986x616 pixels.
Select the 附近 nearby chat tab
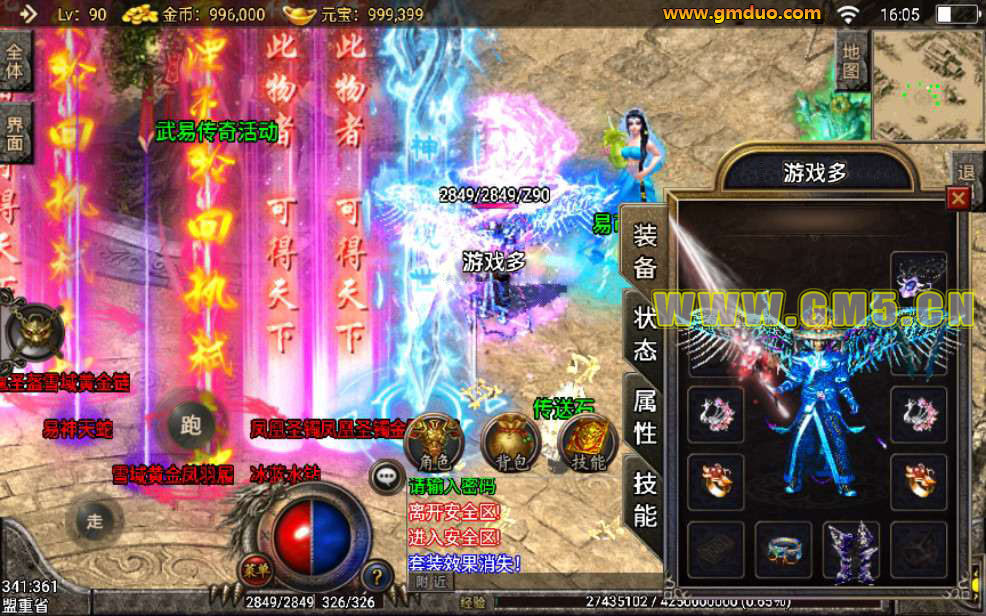[432, 581]
